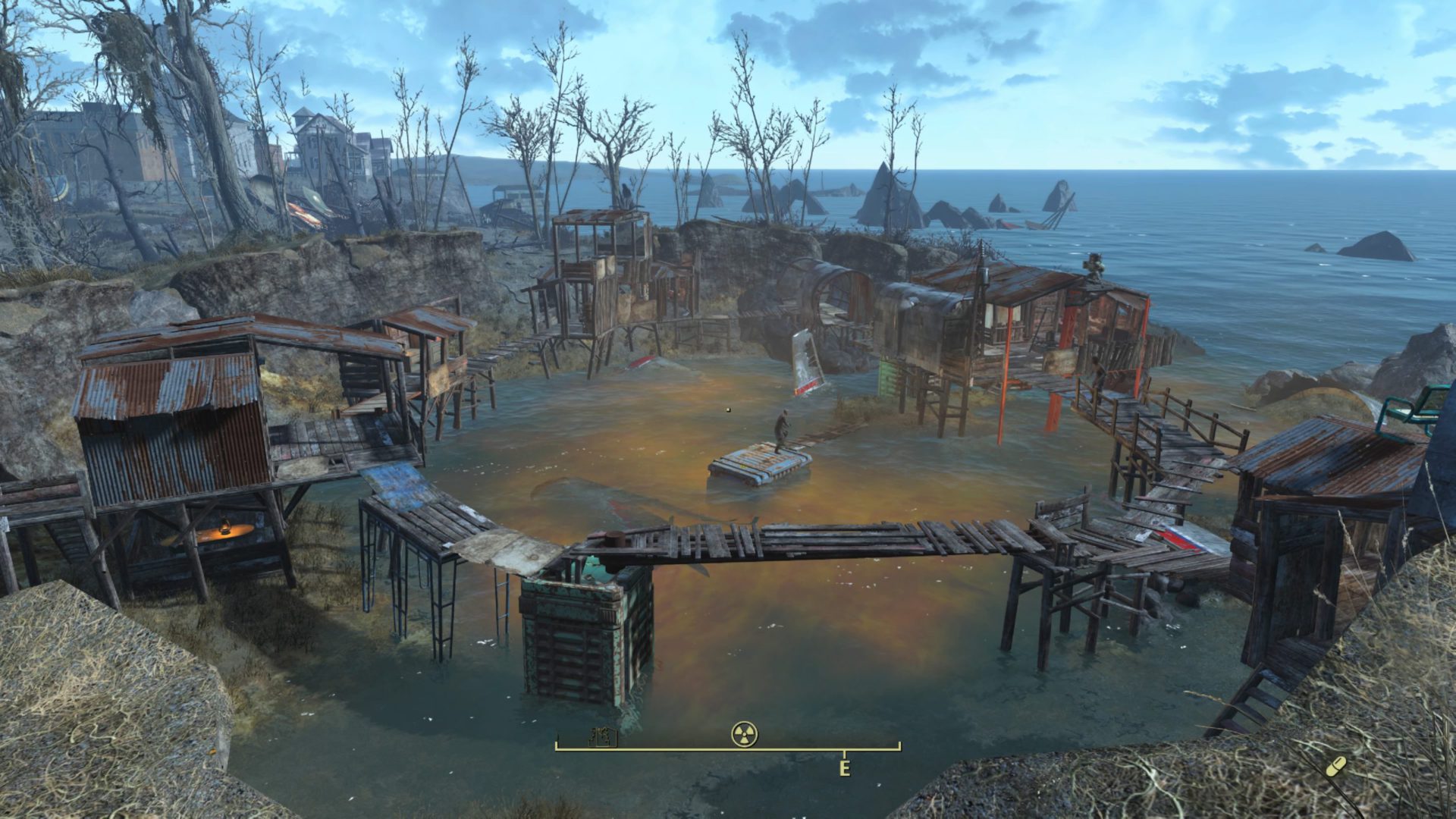Screen dimensions: 1456x819
Task: Click the radiation marker on the compass
Action: 745,733
